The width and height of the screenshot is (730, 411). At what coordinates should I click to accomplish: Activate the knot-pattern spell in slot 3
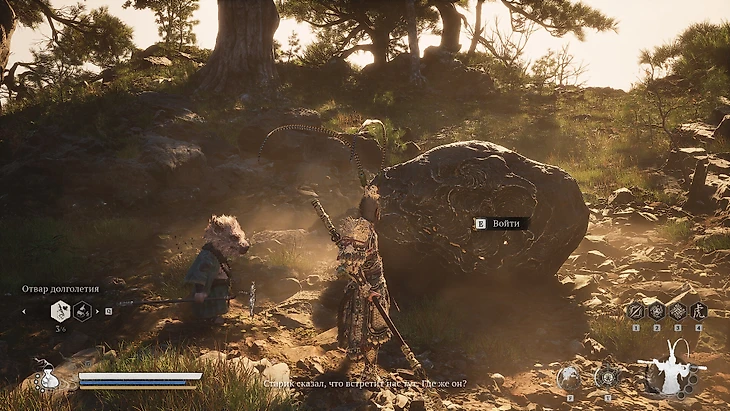678,311
